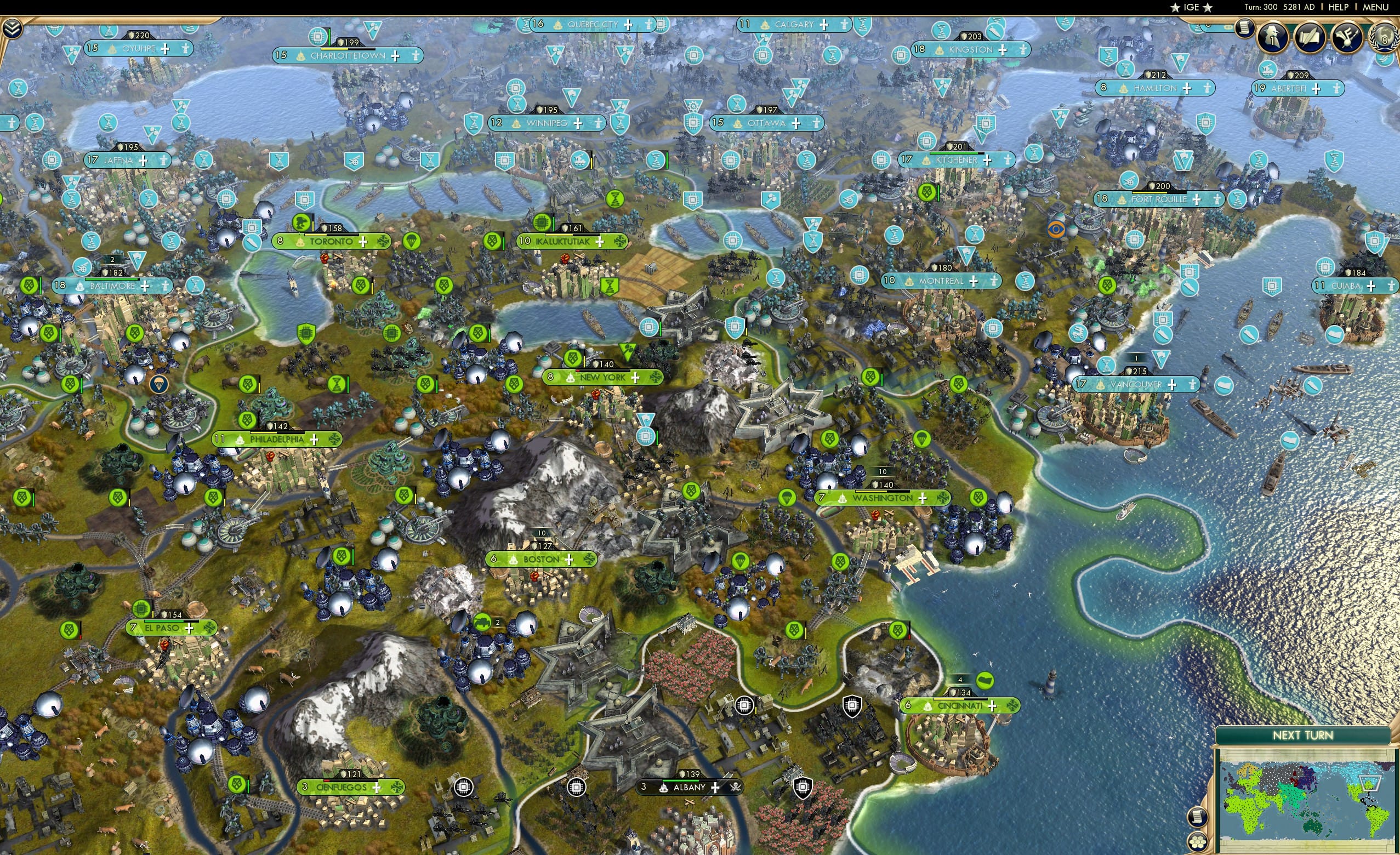This screenshot has height=855, width=1400.
Task: Click Washington's capital icon on its banner
Action: click(x=843, y=500)
